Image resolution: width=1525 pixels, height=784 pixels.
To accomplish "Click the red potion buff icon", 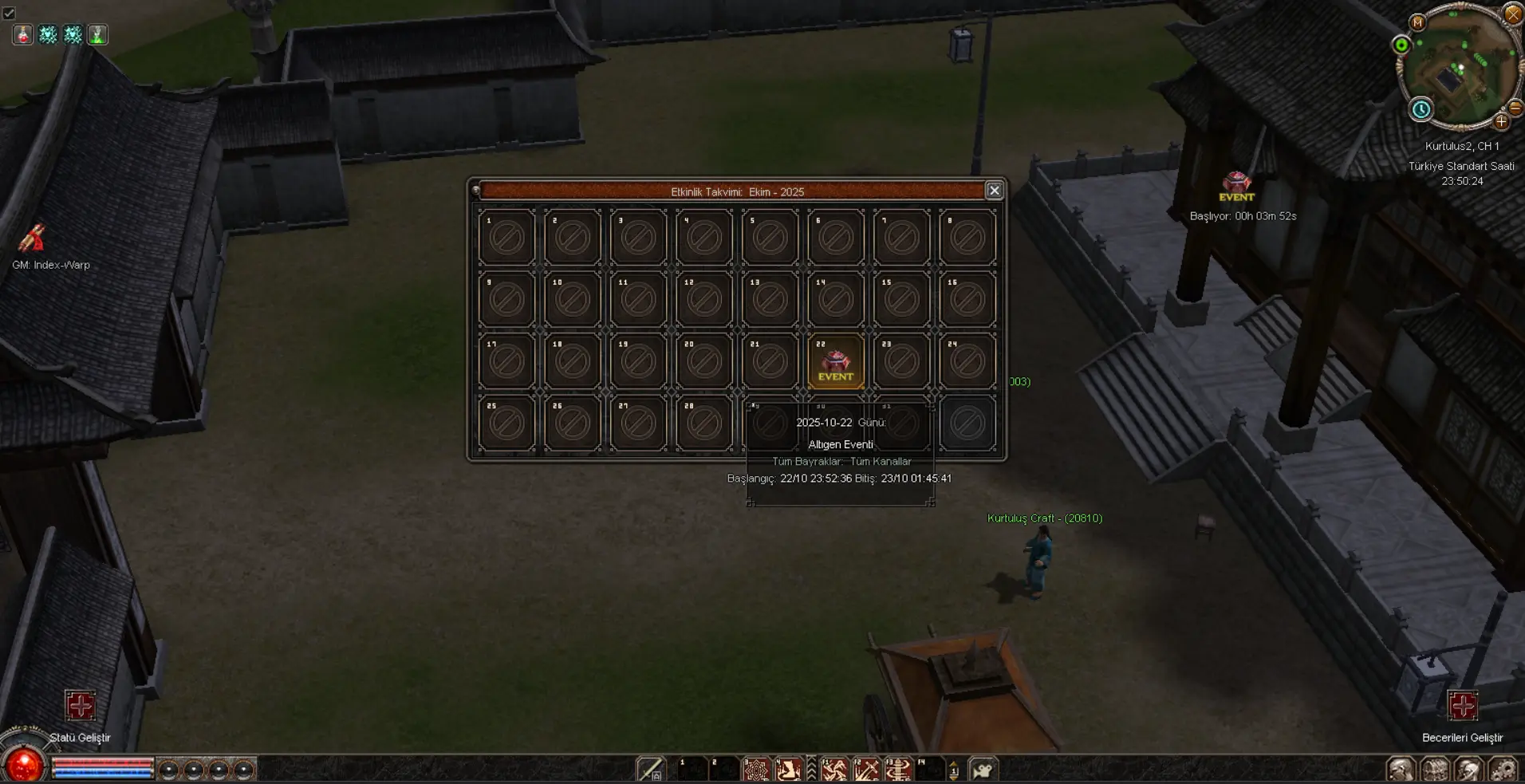I will pyautogui.click(x=22, y=35).
